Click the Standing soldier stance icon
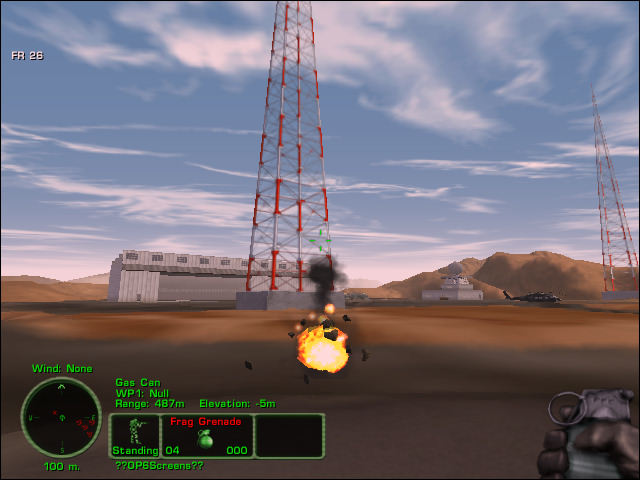Image resolution: width=640 pixels, height=480 pixels. (134, 436)
